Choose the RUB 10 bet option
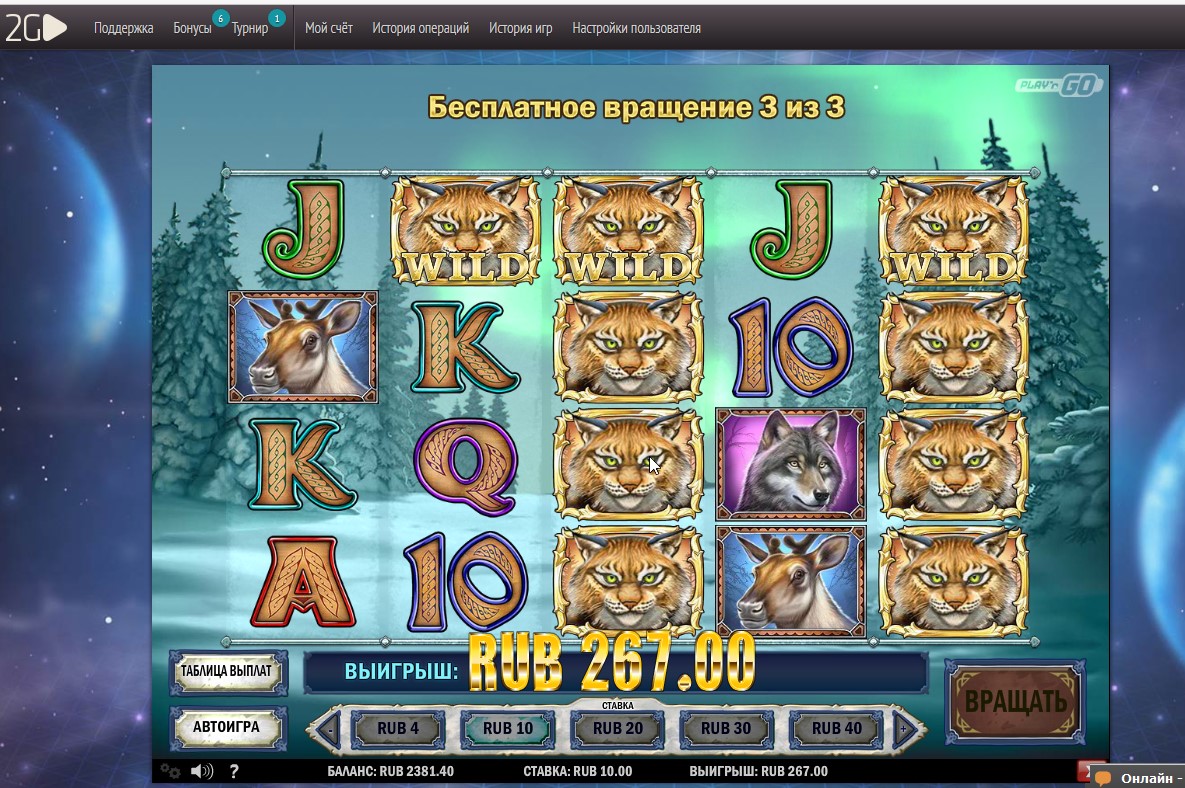Image resolution: width=1185 pixels, height=788 pixels. [x=508, y=728]
